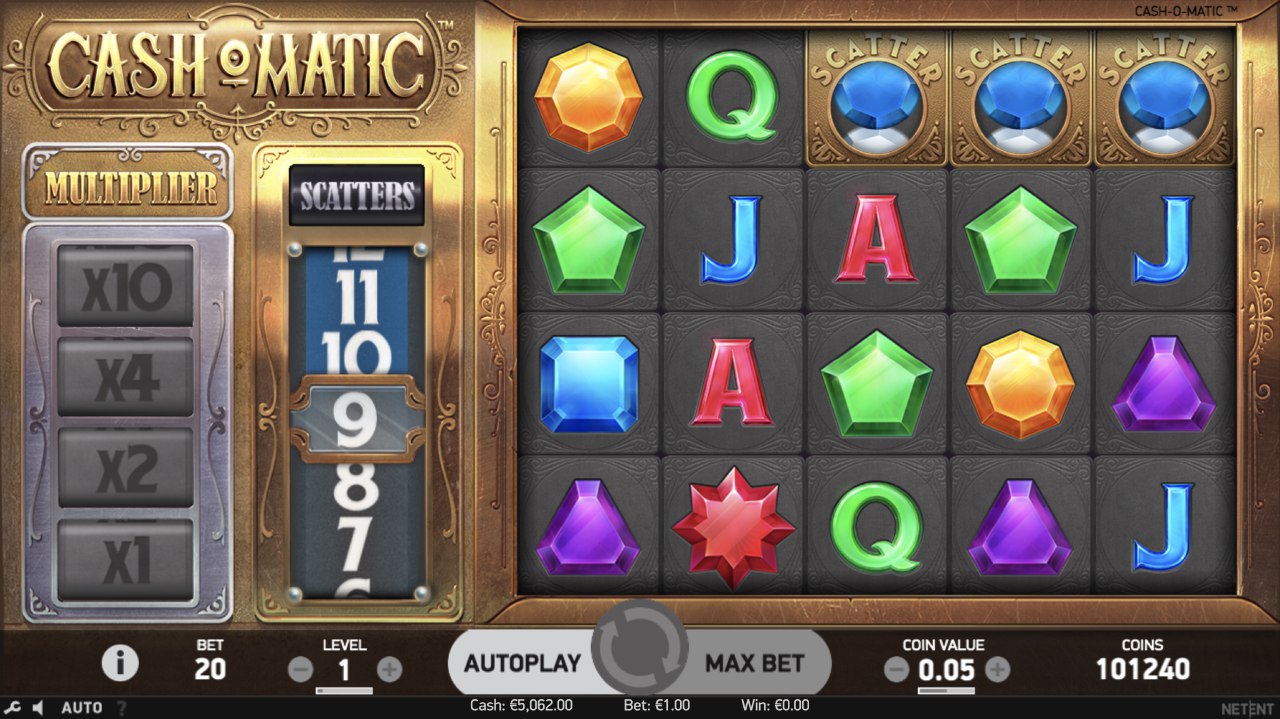This screenshot has height=719, width=1280.
Task: Adjust the coin value slider bar
Action: [x=946, y=690]
